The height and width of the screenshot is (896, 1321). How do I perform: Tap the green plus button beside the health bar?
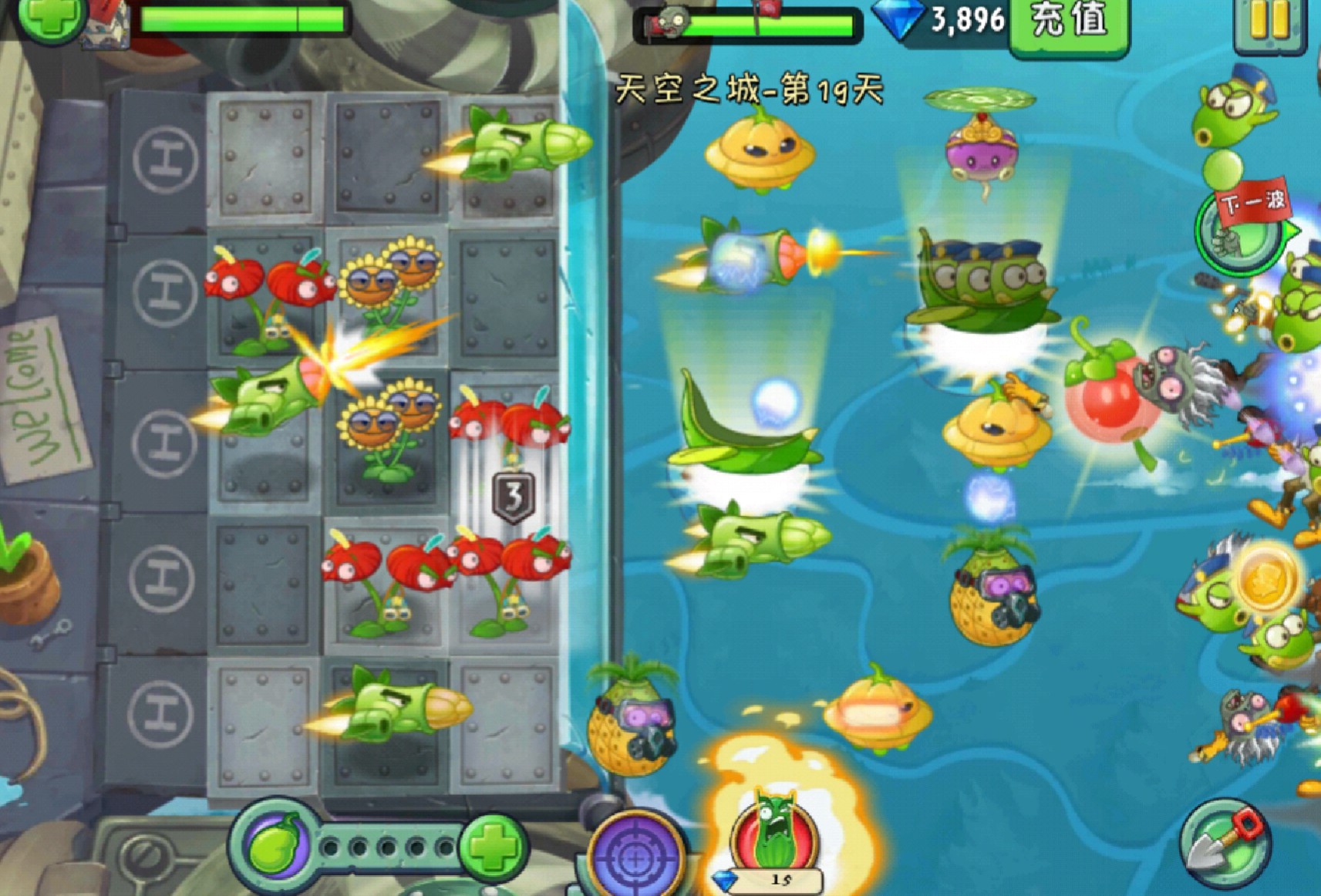tap(51, 17)
